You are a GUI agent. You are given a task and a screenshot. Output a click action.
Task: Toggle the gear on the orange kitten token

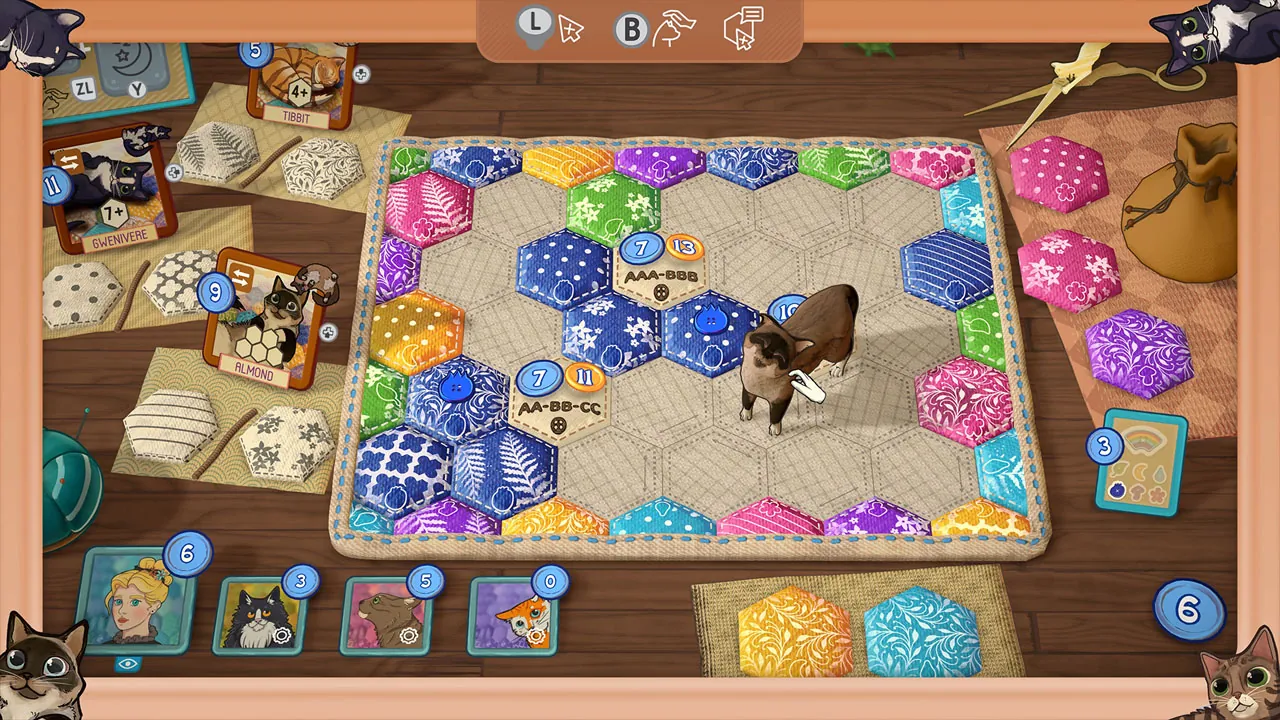(x=537, y=633)
